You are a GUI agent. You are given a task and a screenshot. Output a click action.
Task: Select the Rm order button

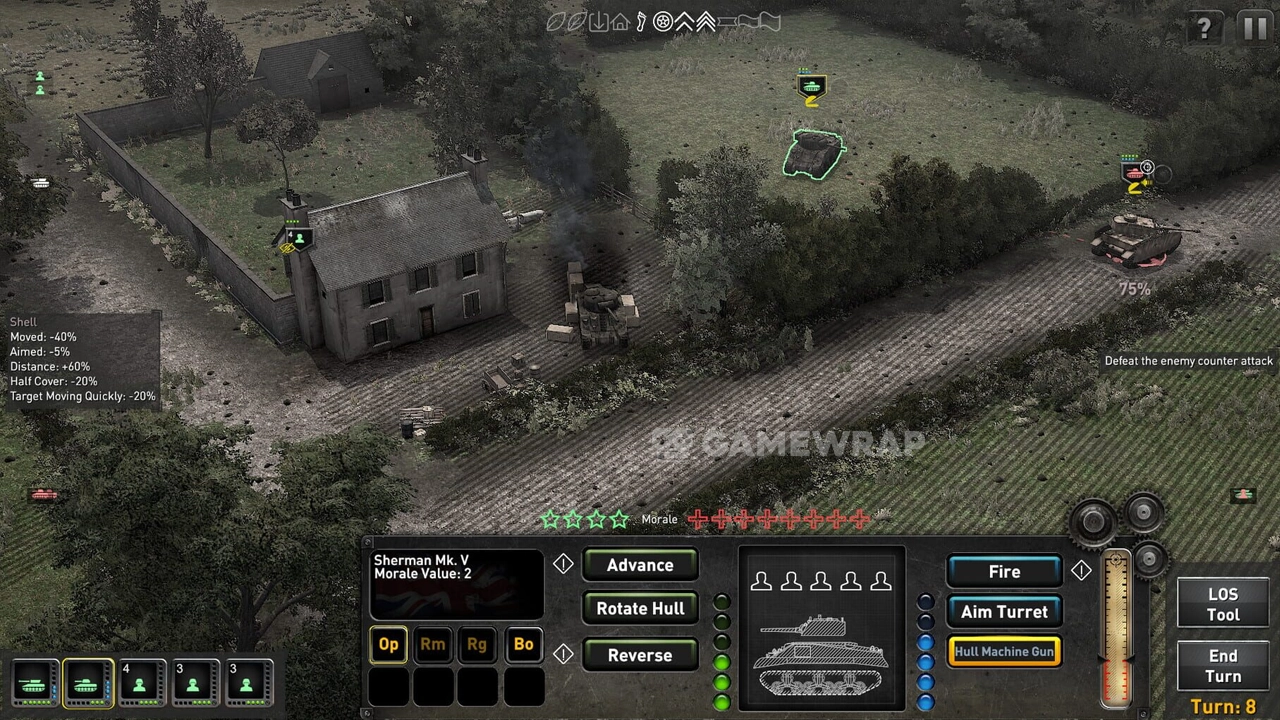coord(433,645)
